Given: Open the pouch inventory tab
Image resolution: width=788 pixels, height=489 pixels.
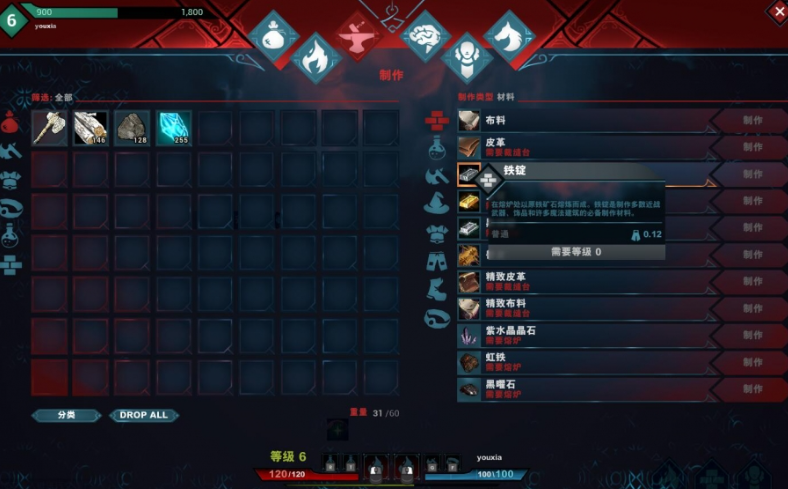Looking at the screenshot, I should click(x=273, y=35).
